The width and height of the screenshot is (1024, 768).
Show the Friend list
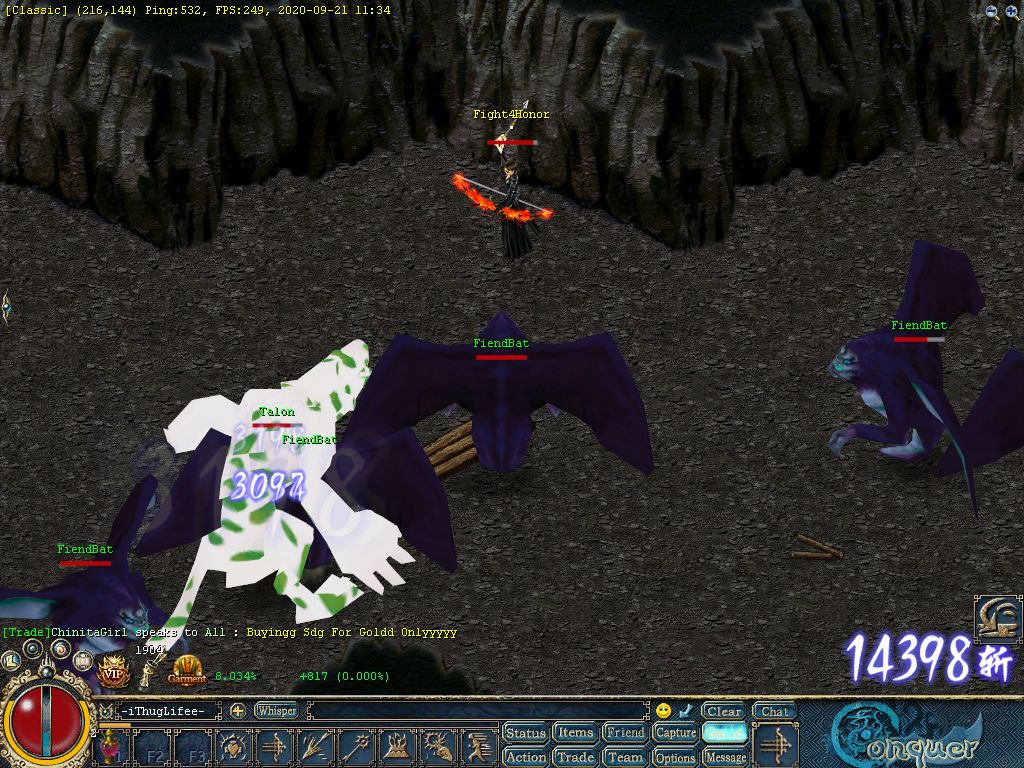pos(626,733)
